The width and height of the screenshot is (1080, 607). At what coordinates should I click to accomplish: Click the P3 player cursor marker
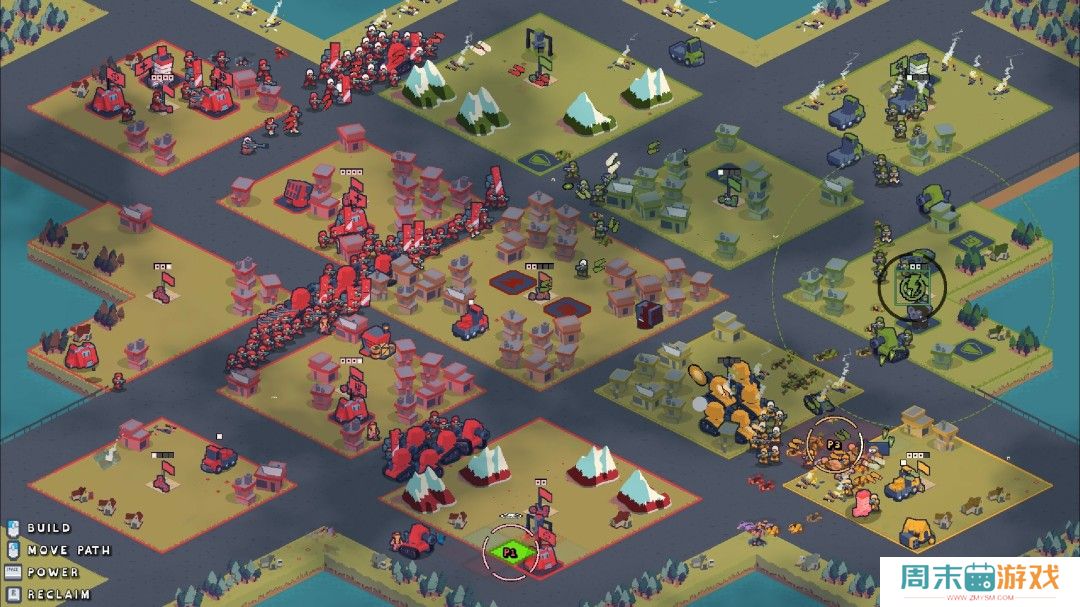833,444
